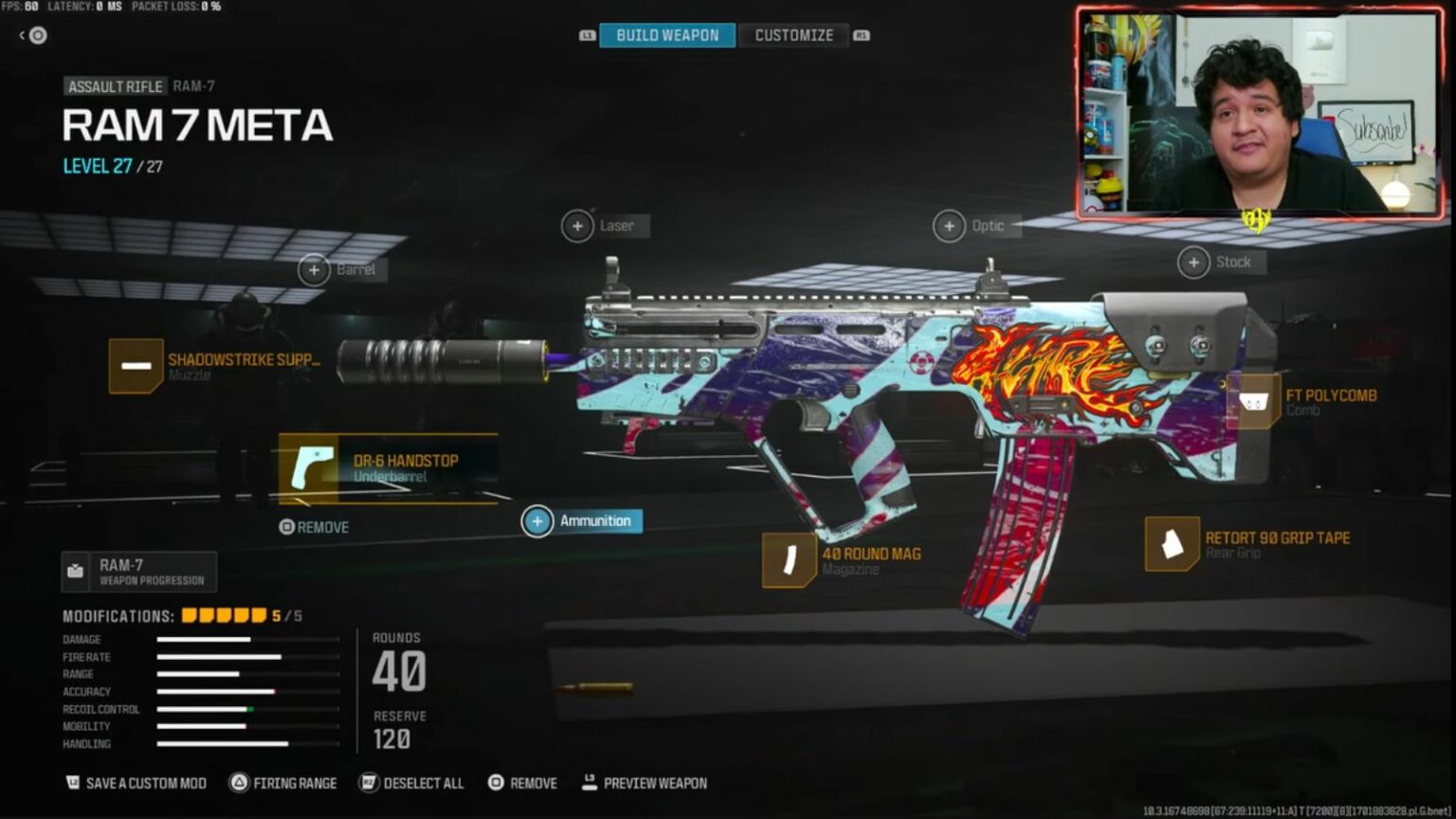Select the Shadowstrike Suppressor muzzle slot
Screen dimensions: 1456x819
pyautogui.click(x=137, y=366)
